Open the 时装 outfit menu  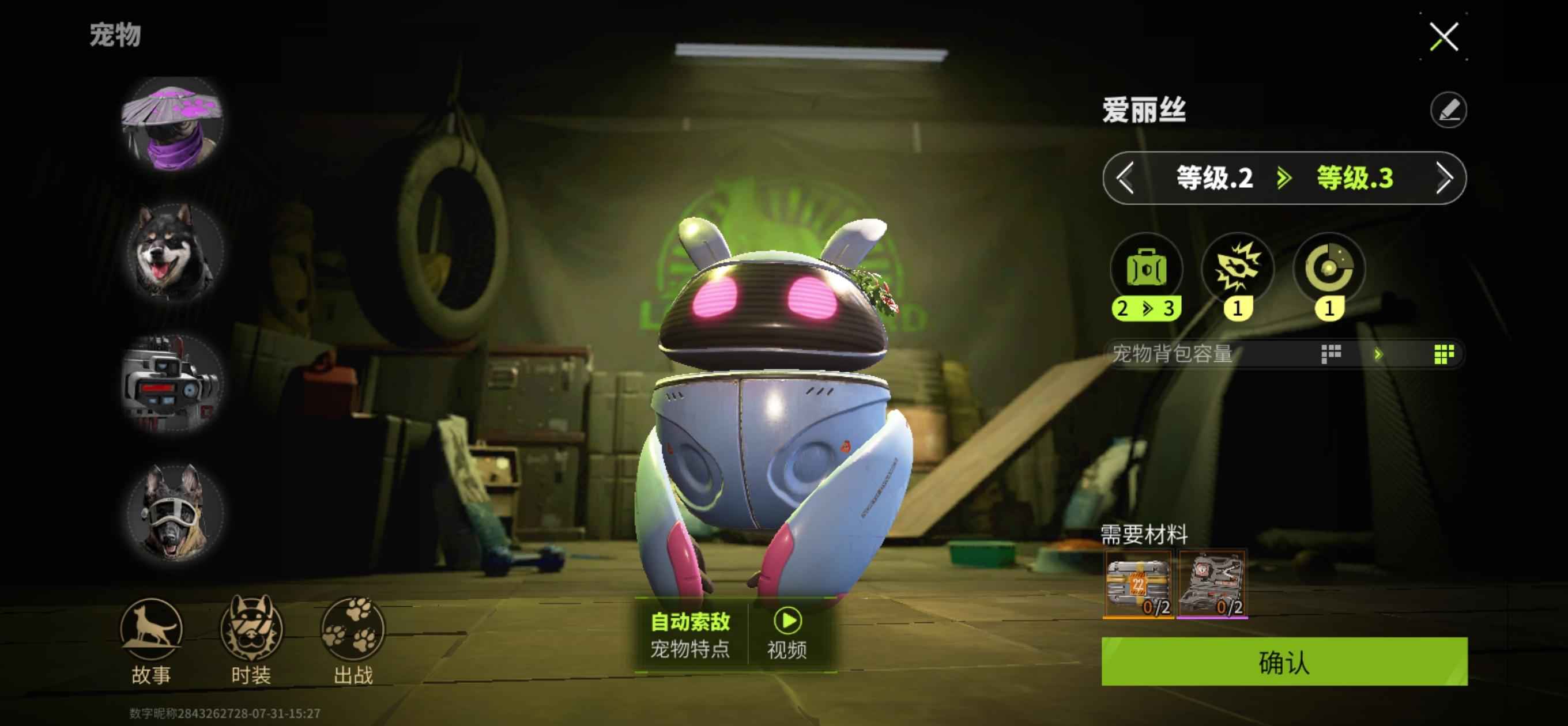click(251, 640)
